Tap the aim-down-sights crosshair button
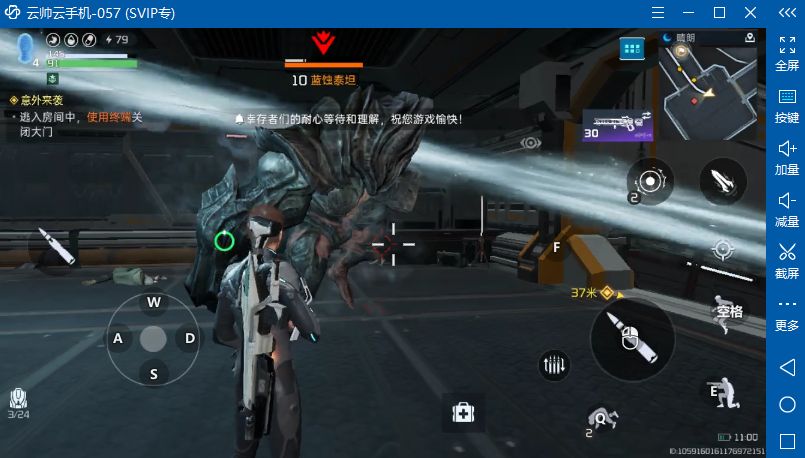Screen dimensions: 805x458 point(723,249)
